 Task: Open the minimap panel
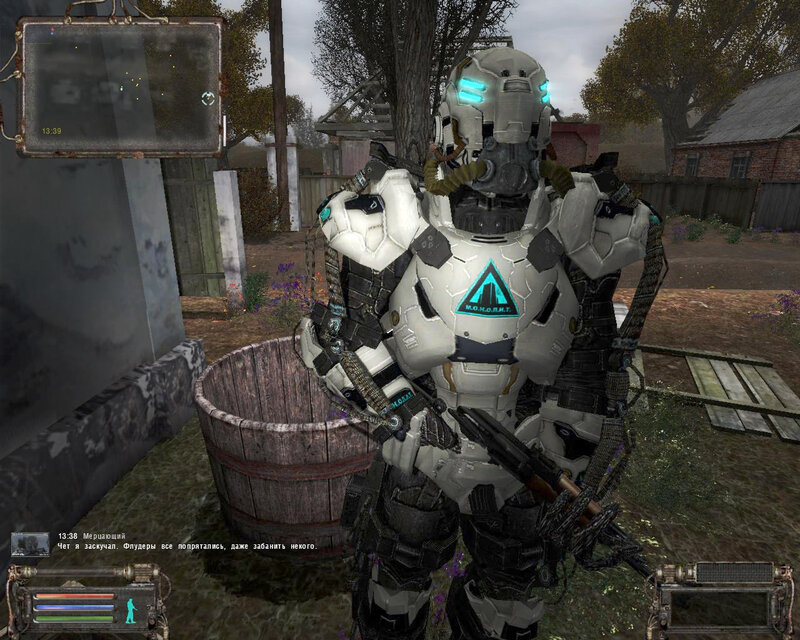pos(121,87)
